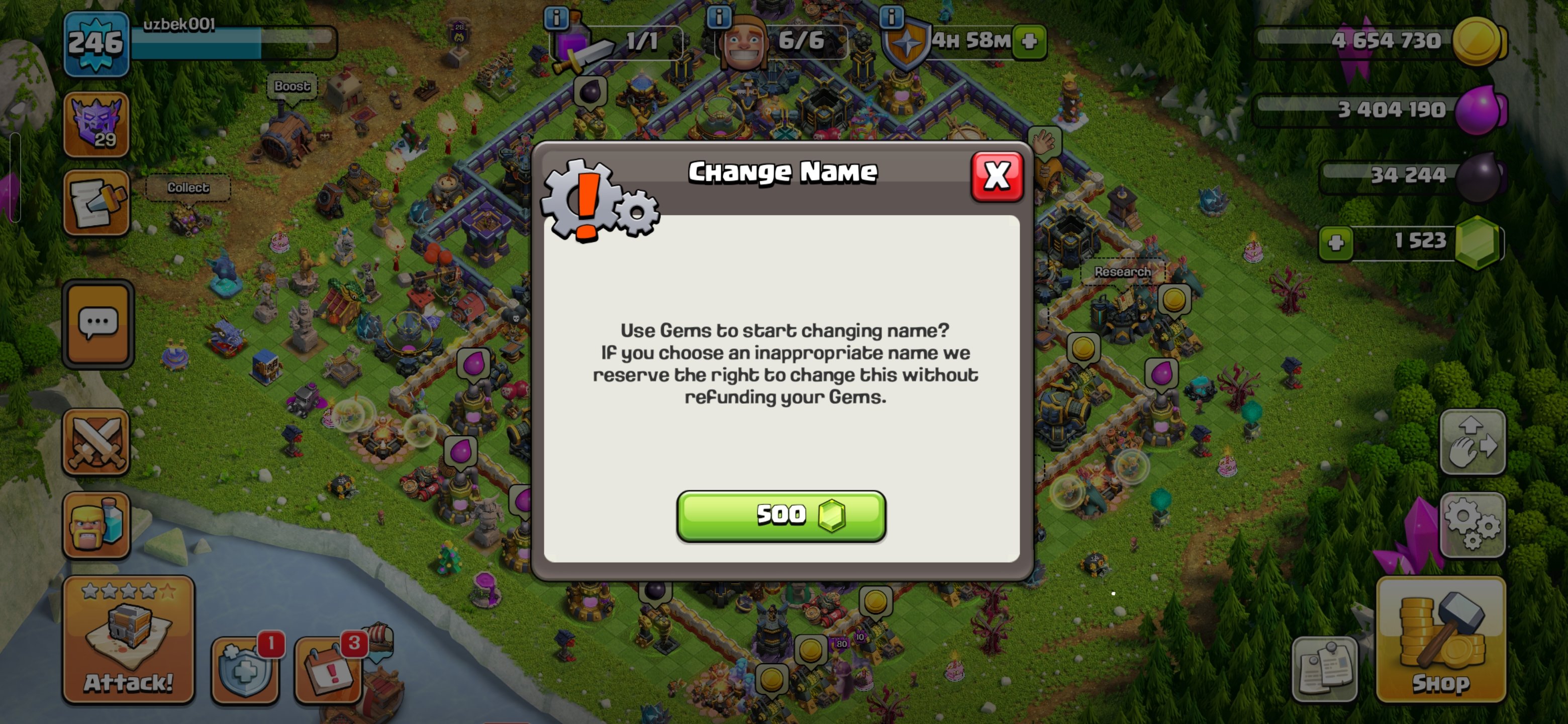The image size is (1568, 724).
Task: Open the attack log via crossed swords icon
Action: point(97,442)
